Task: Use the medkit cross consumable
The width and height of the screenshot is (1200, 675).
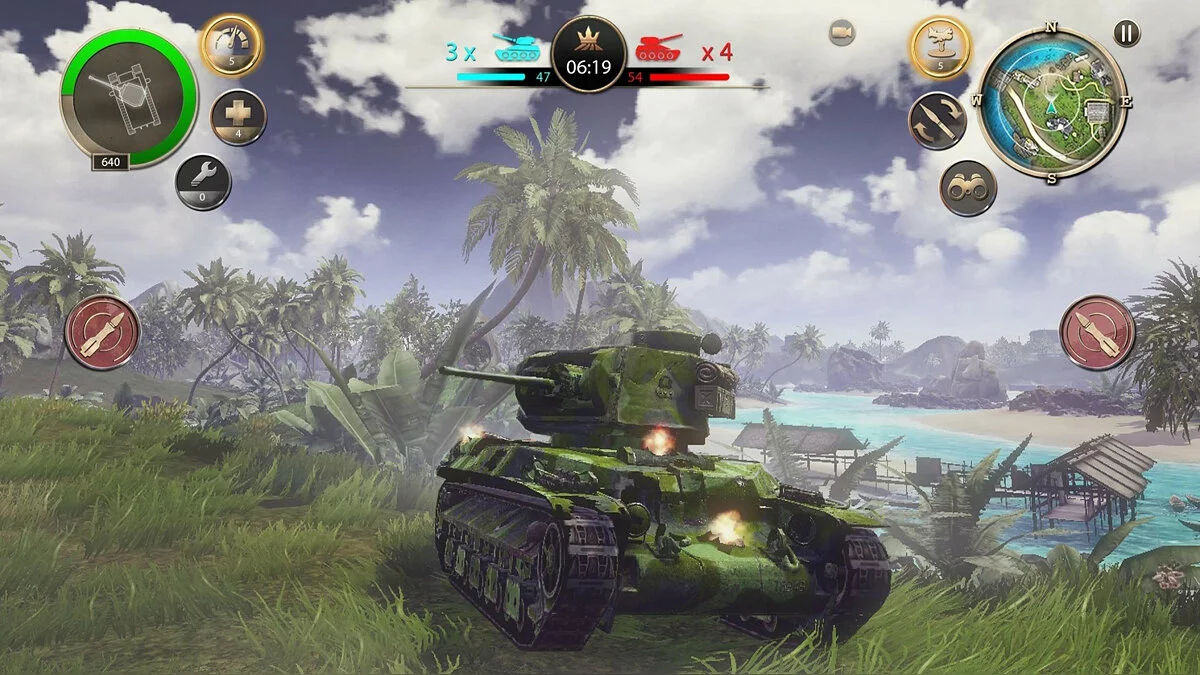Action: 238,117
